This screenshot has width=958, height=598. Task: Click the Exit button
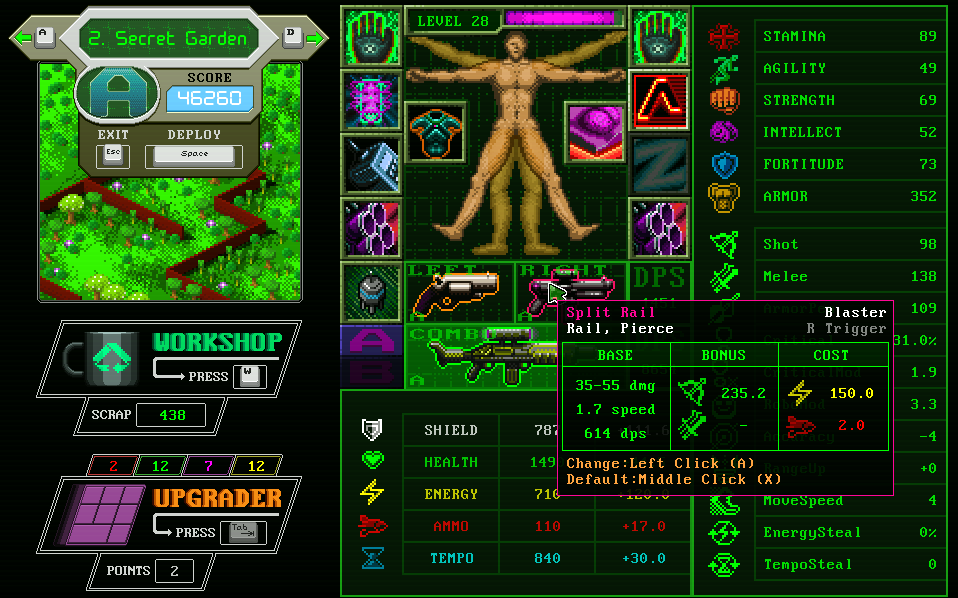click(x=112, y=155)
